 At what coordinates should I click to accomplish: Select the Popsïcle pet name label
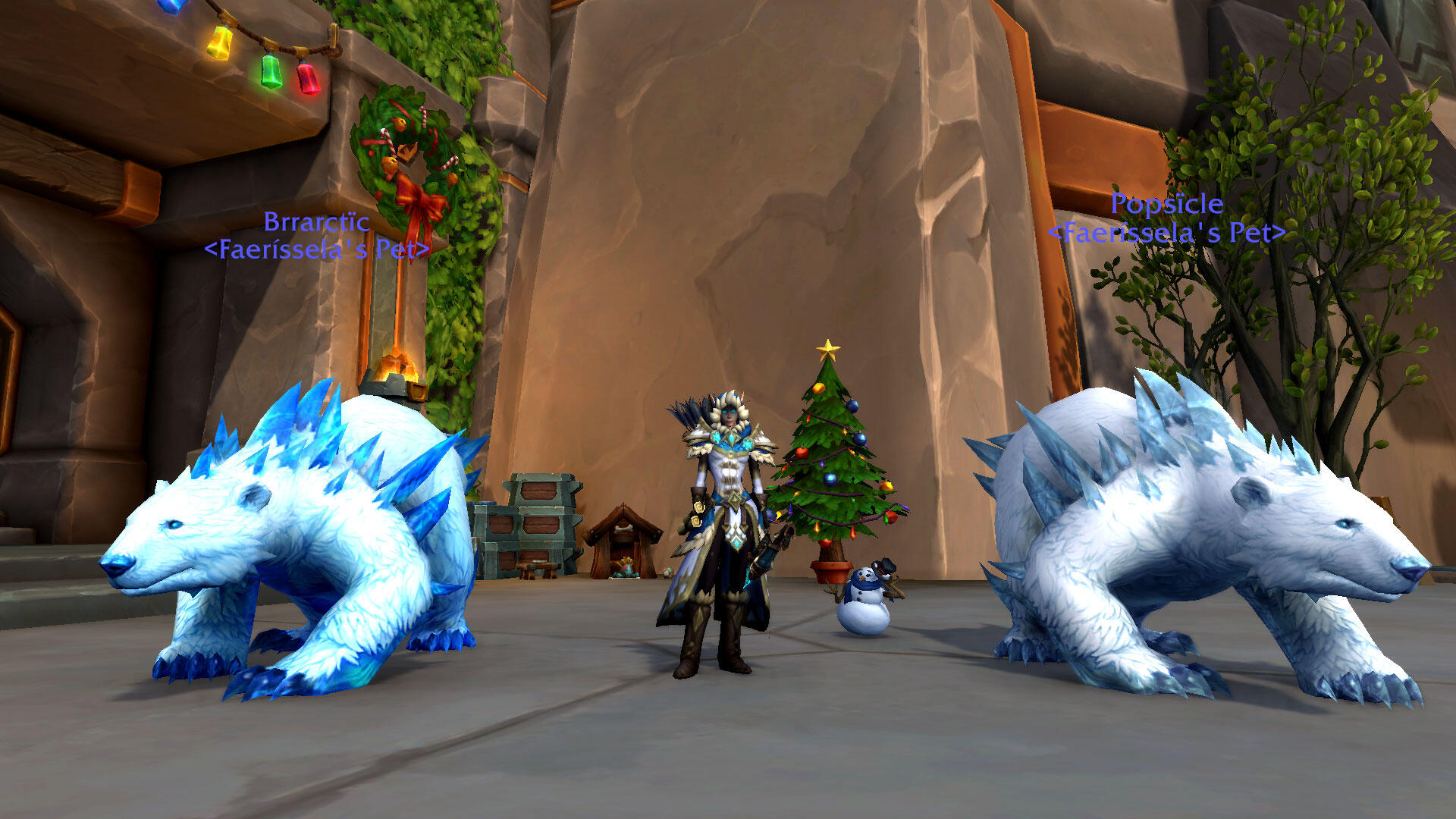[1166, 204]
